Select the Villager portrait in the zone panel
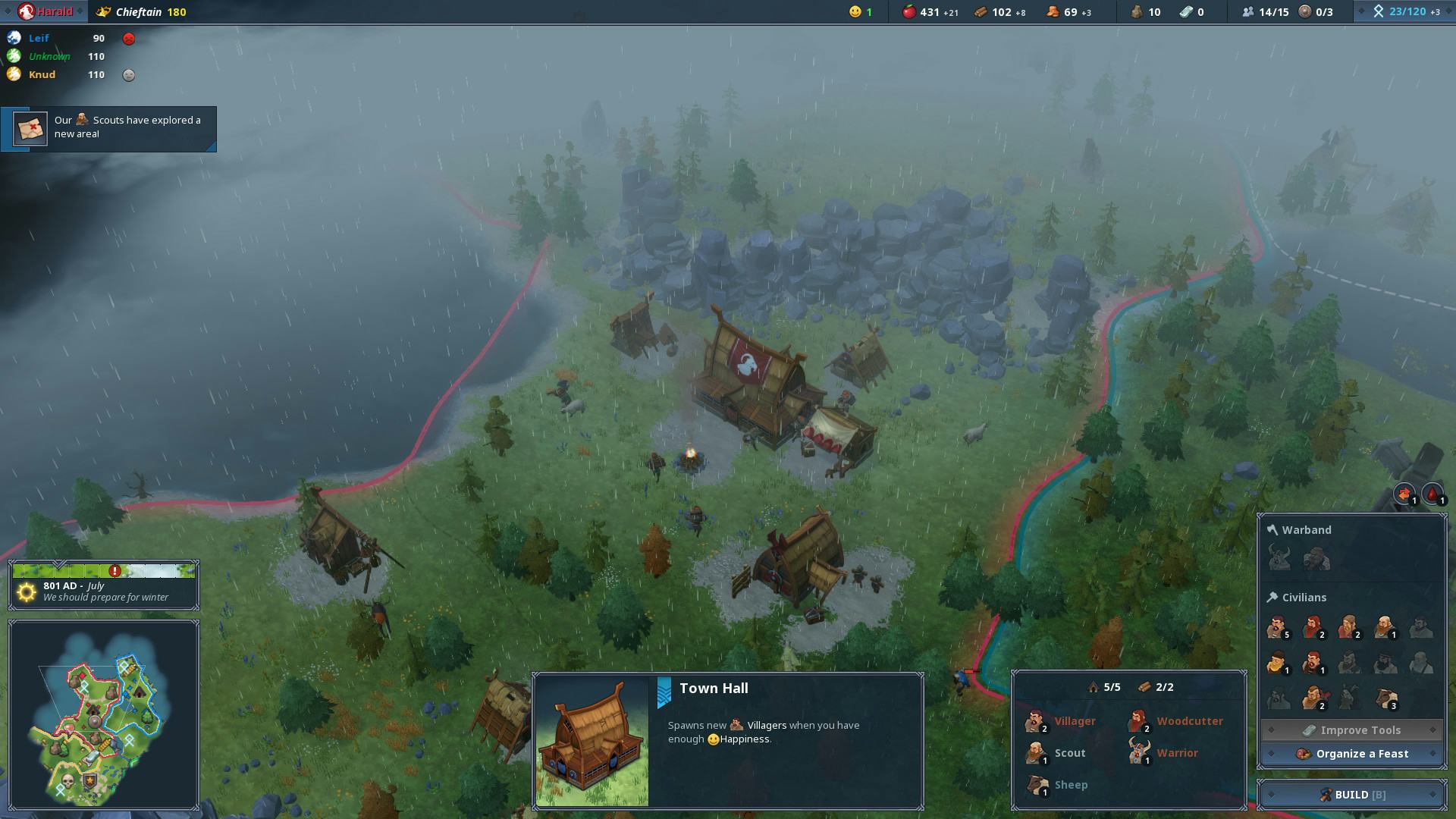 [x=1037, y=721]
